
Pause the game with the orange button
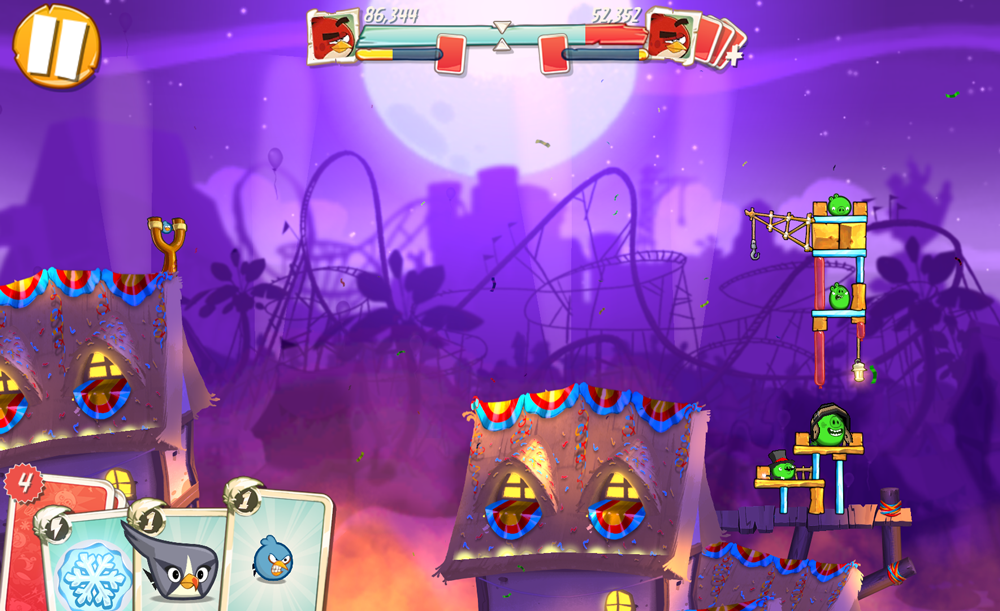point(55,45)
